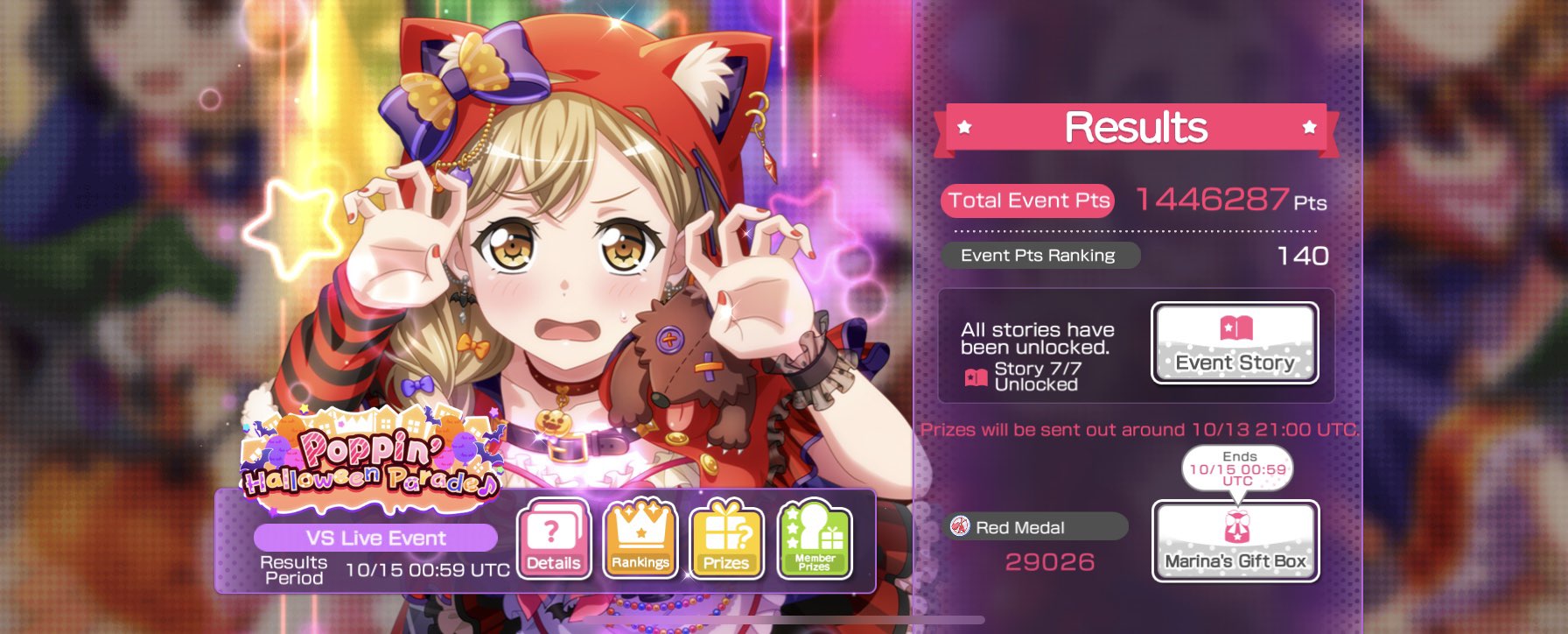This screenshot has width=1568, height=634.
Task: Open the event Details button
Action: pyautogui.click(x=553, y=540)
